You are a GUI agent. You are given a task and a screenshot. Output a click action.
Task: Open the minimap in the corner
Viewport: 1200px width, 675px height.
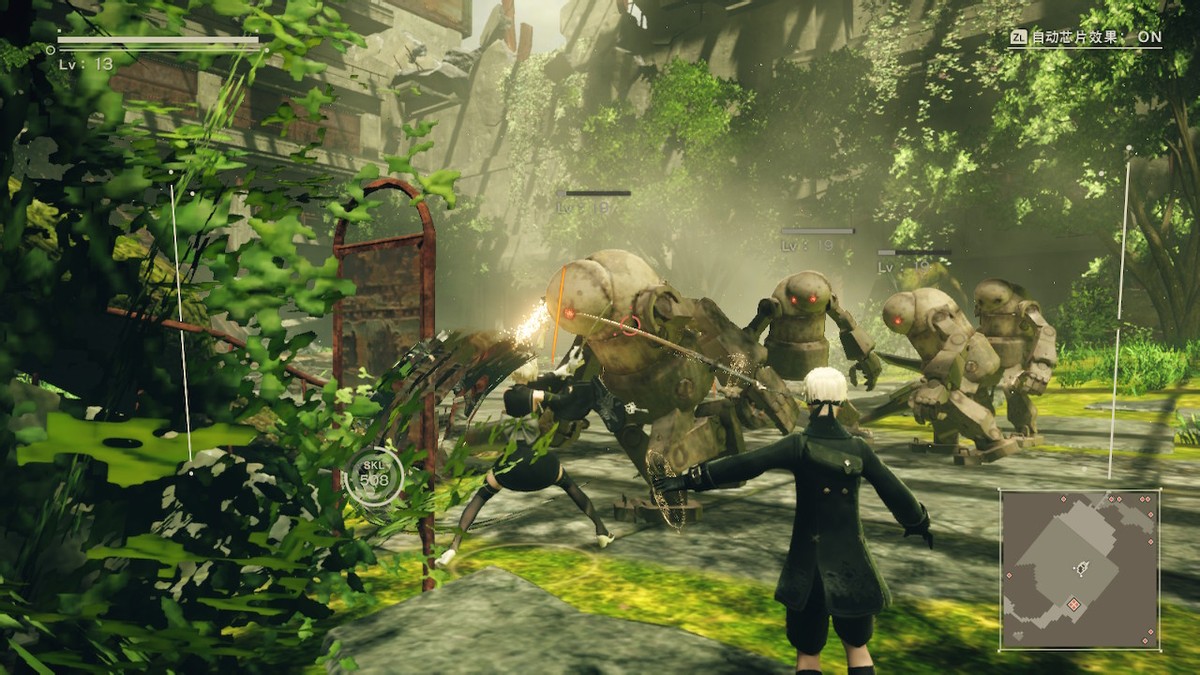[x=1080, y=569]
